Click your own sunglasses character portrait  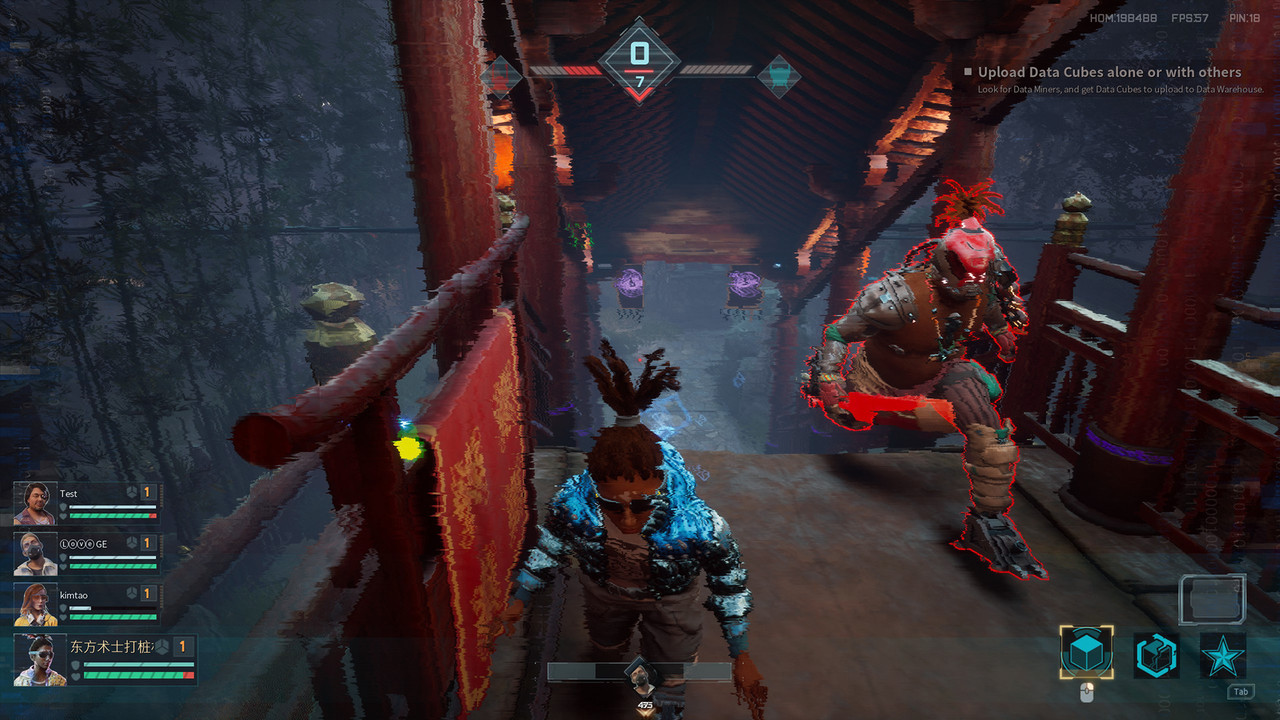pos(40,660)
